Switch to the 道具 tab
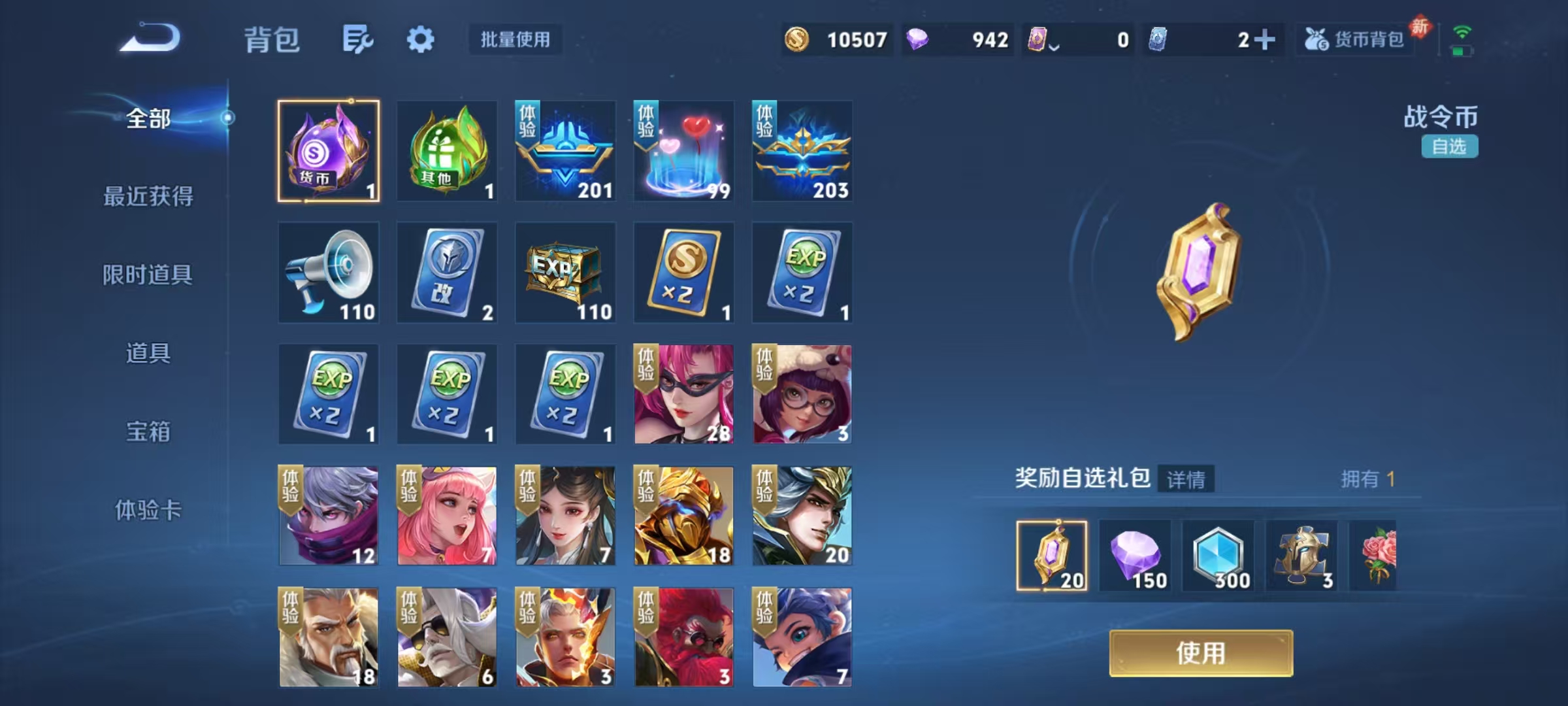The image size is (1568, 706). click(x=149, y=353)
